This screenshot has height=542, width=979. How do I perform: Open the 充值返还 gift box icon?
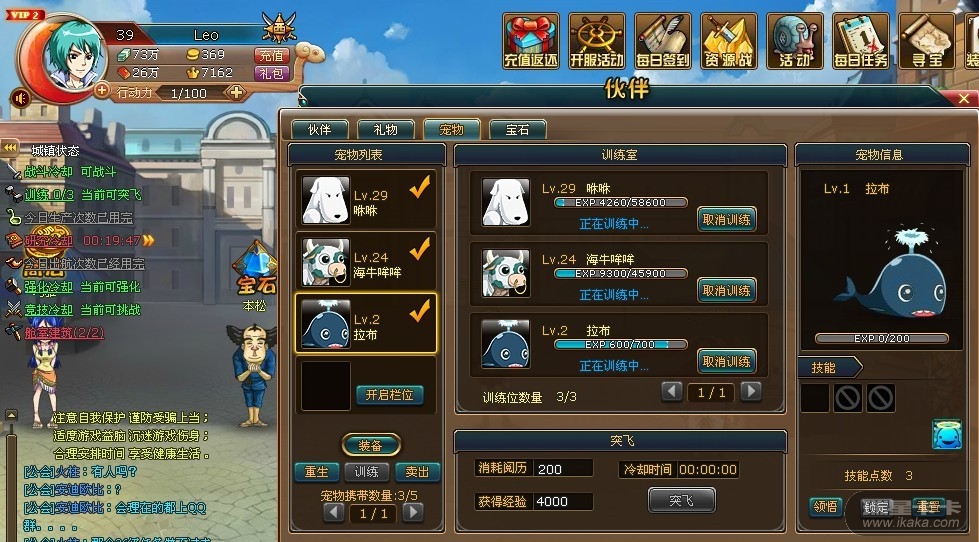(x=531, y=40)
